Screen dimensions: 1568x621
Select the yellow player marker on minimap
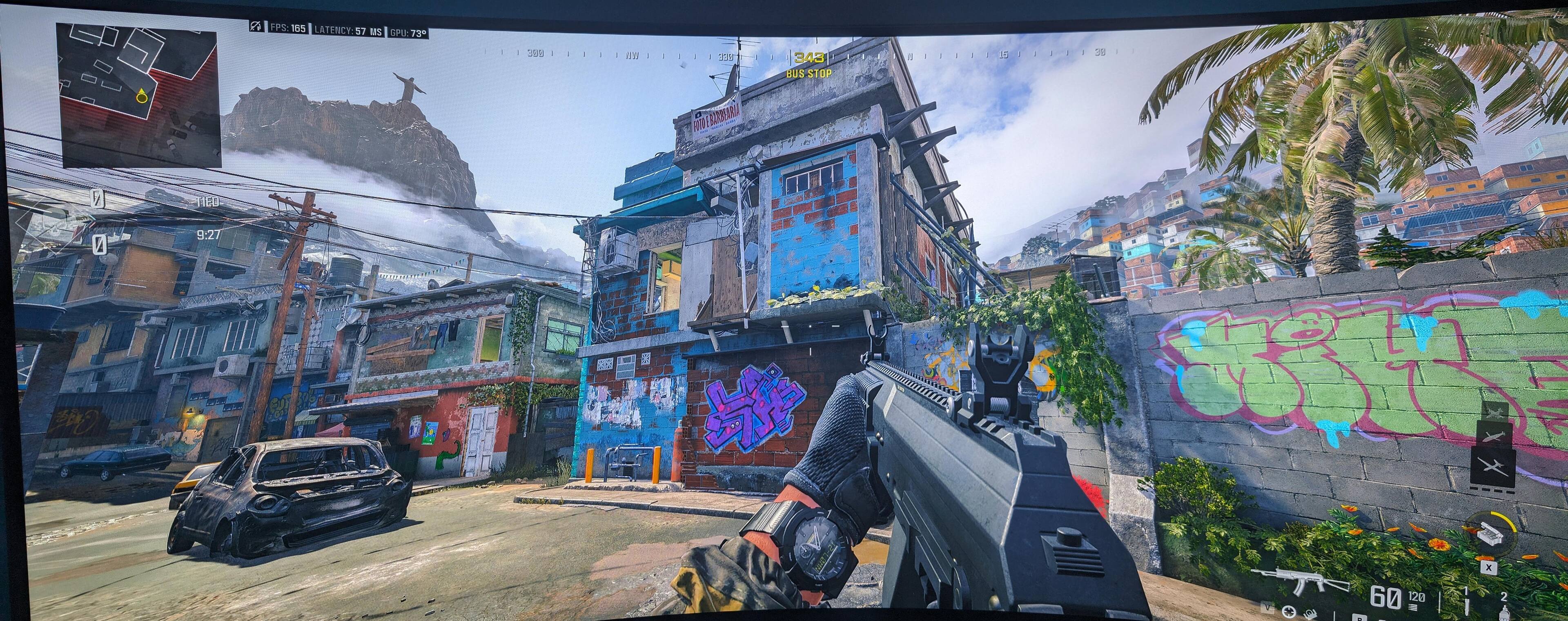(142, 96)
